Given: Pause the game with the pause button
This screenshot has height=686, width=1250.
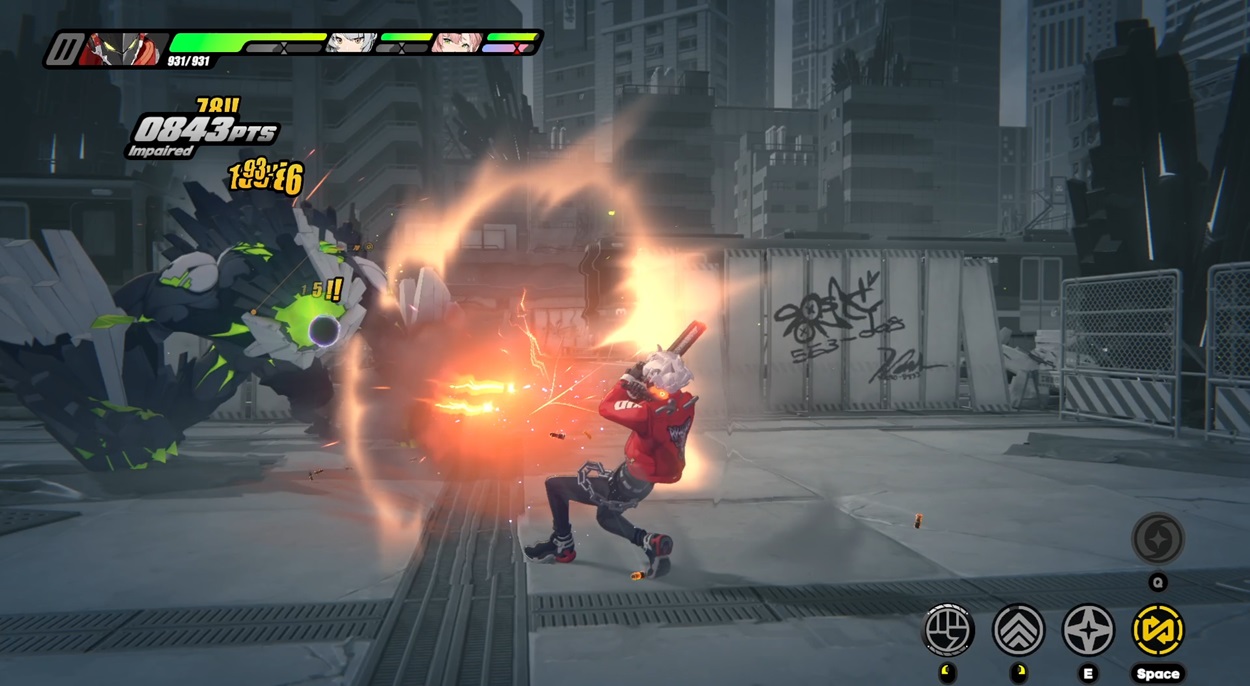Looking at the screenshot, I should point(65,49).
